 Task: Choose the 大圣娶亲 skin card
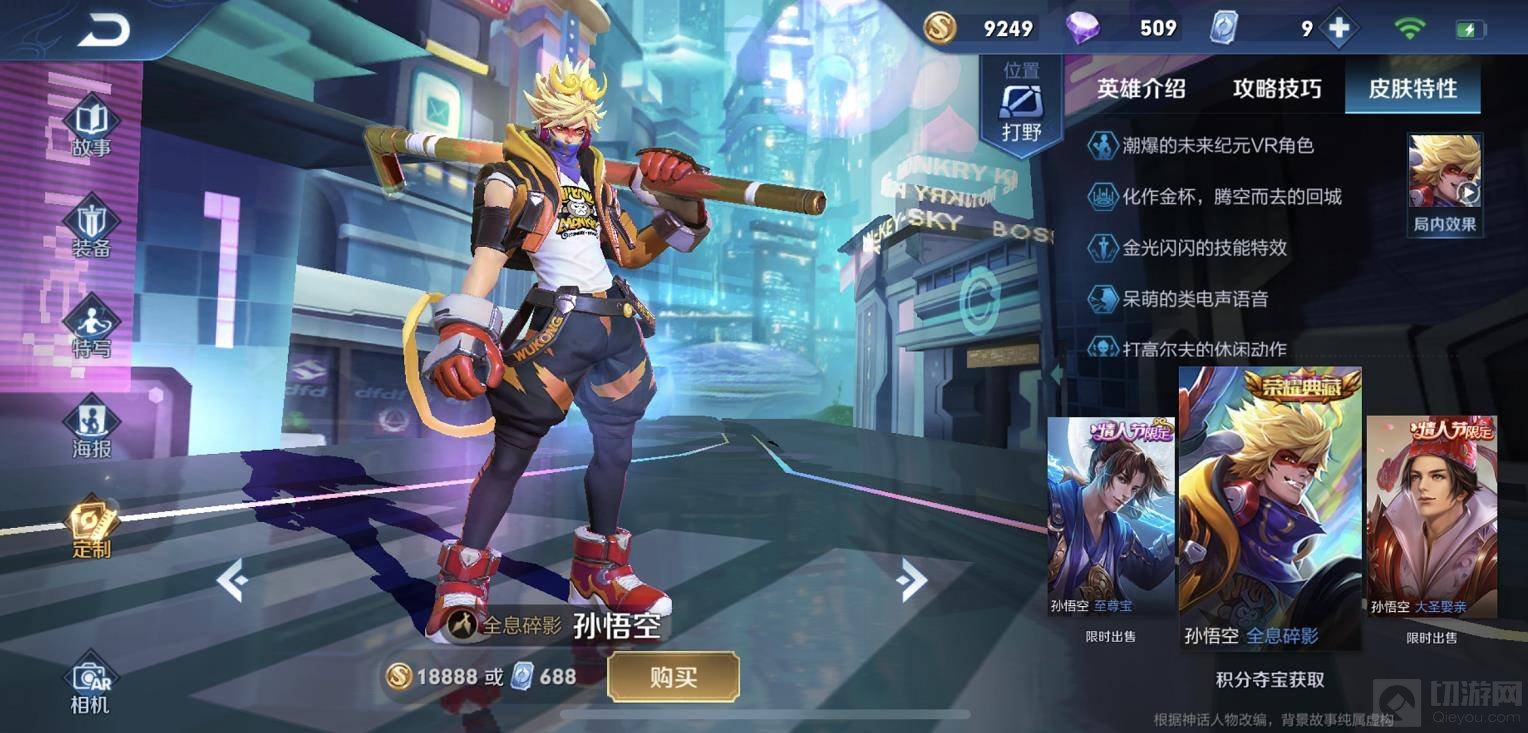point(1431,520)
